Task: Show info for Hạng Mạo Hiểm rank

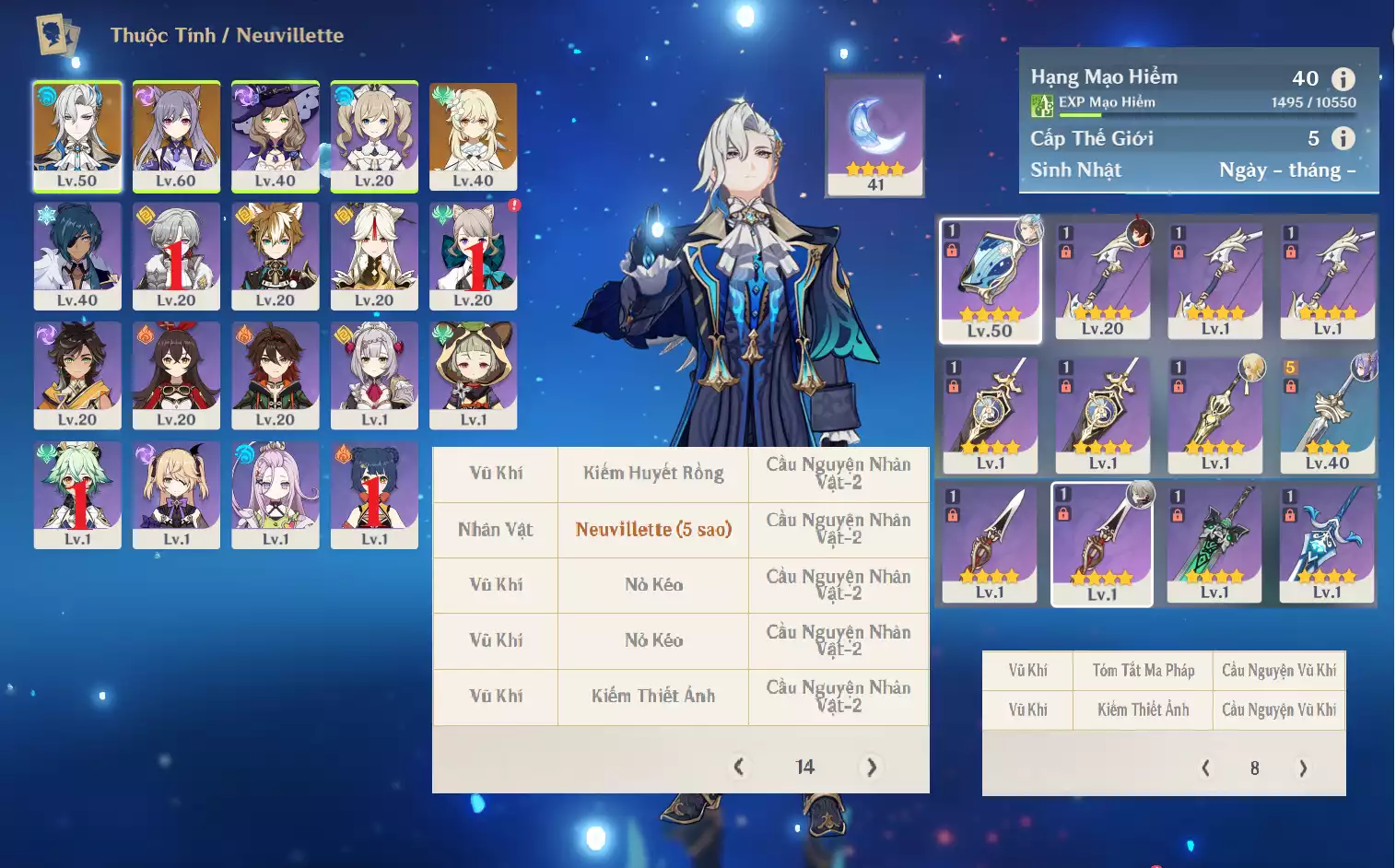Action: pyautogui.click(x=1343, y=79)
